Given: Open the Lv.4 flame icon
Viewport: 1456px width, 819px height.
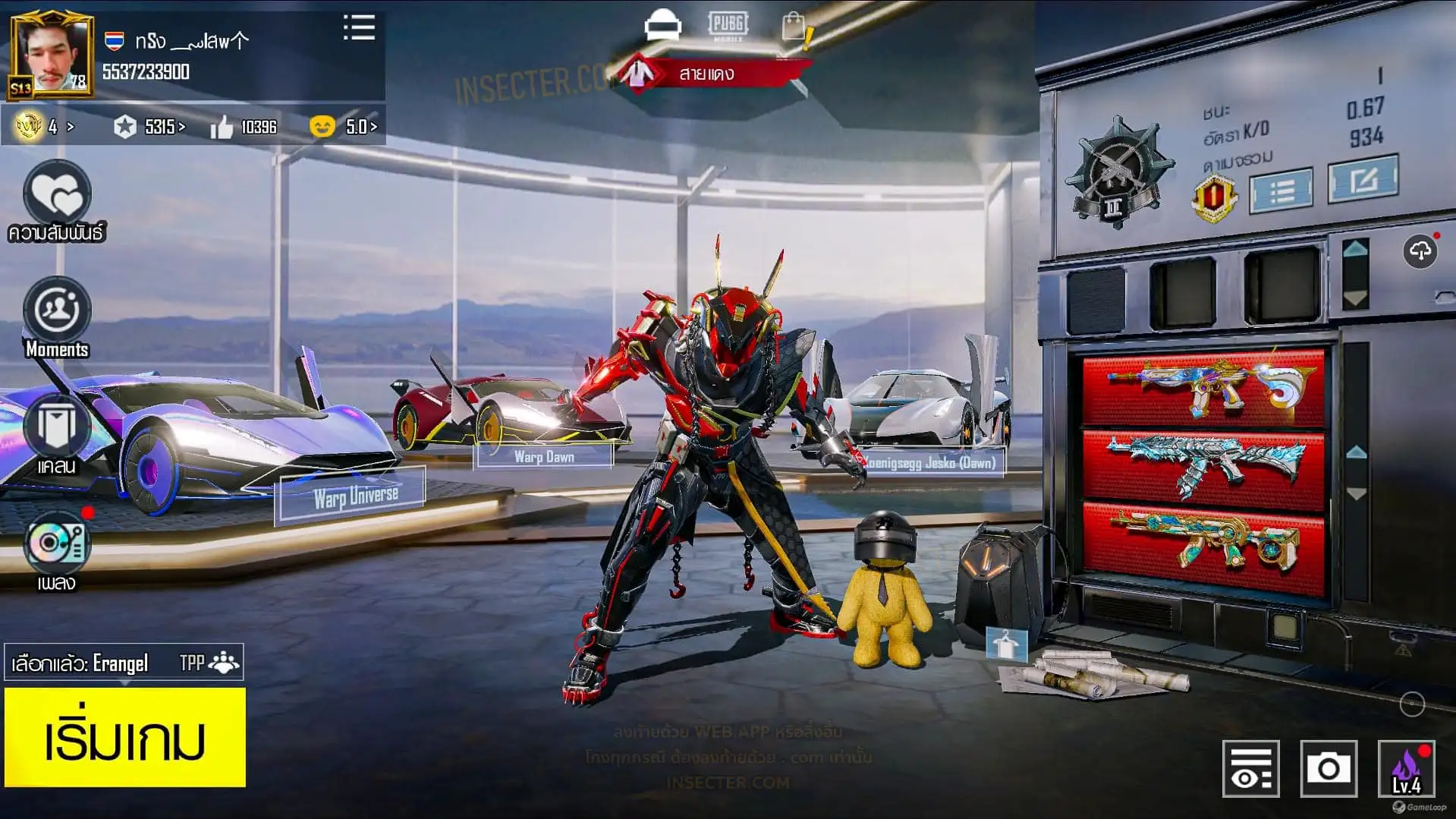Looking at the screenshot, I should point(1406,769).
